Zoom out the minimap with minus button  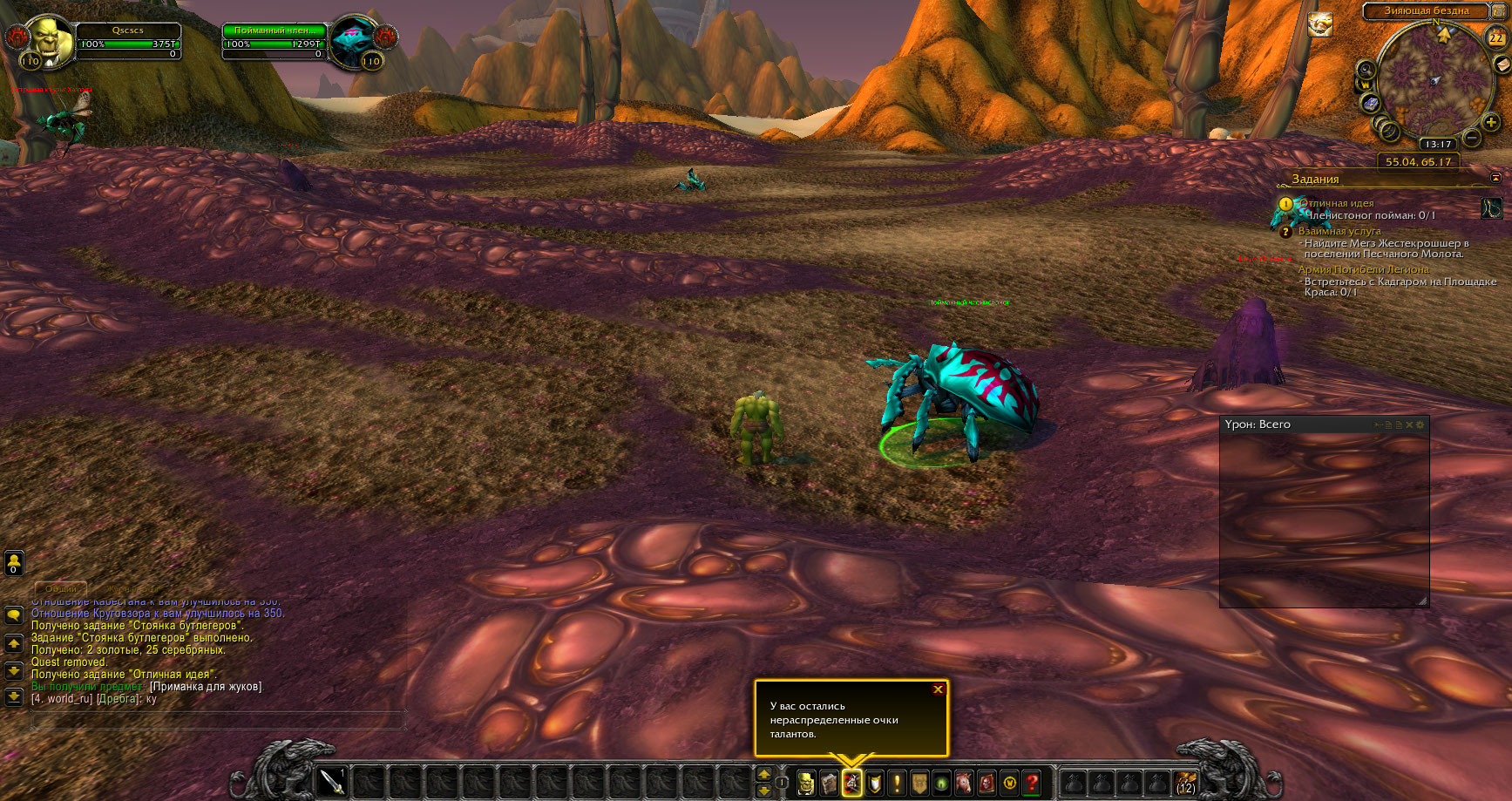point(1471,138)
